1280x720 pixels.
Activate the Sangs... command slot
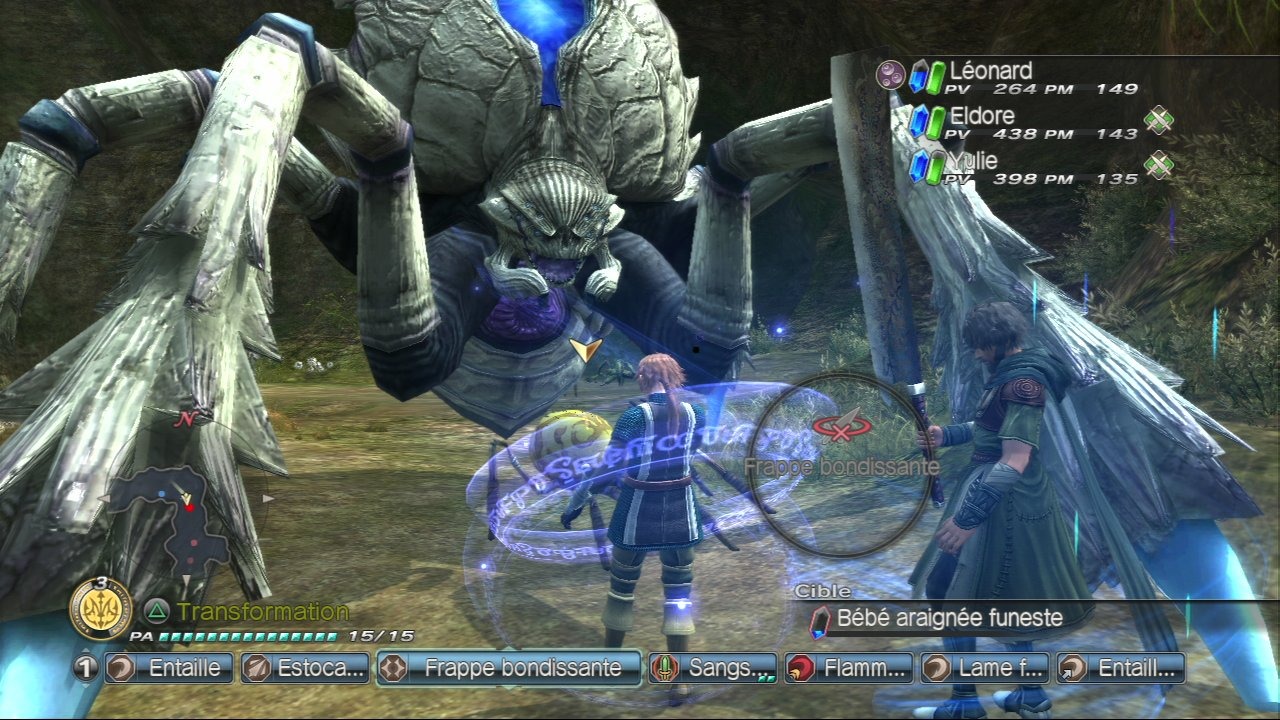point(713,668)
